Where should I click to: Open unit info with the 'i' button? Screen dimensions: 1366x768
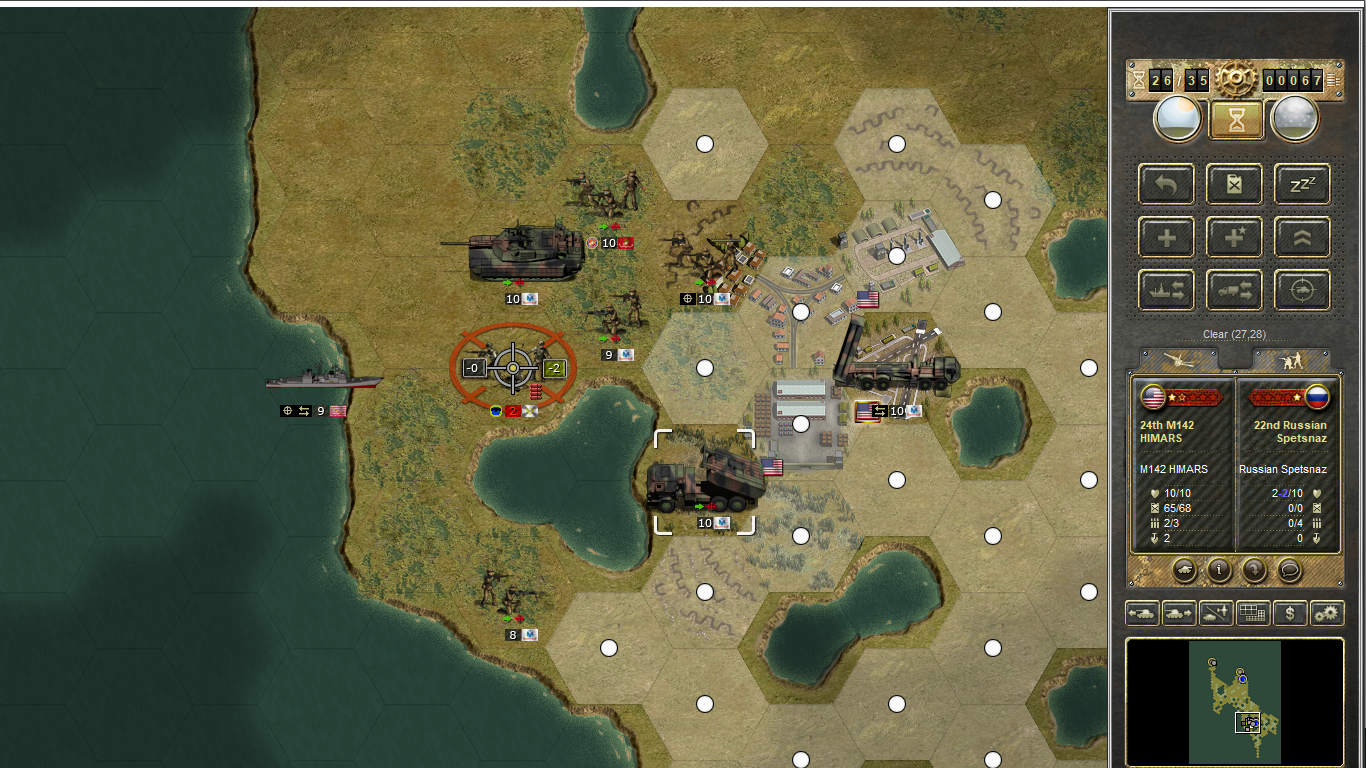(x=1219, y=570)
